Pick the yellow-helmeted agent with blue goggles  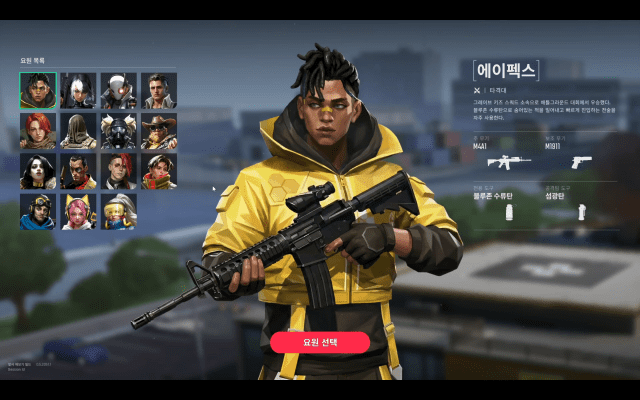(x=118, y=211)
